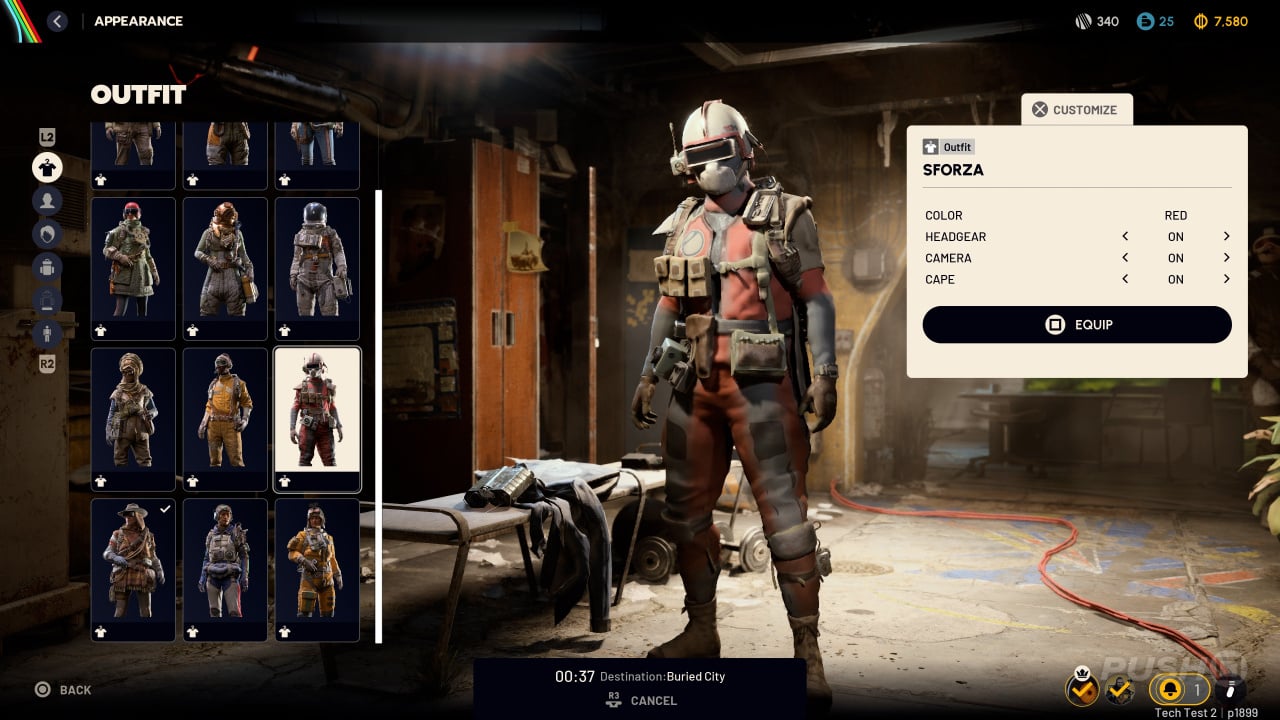The width and height of the screenshot is (1280, 720).
Task: Cancel the Buried City matchmaking countdown
Action: click(640, 701)
